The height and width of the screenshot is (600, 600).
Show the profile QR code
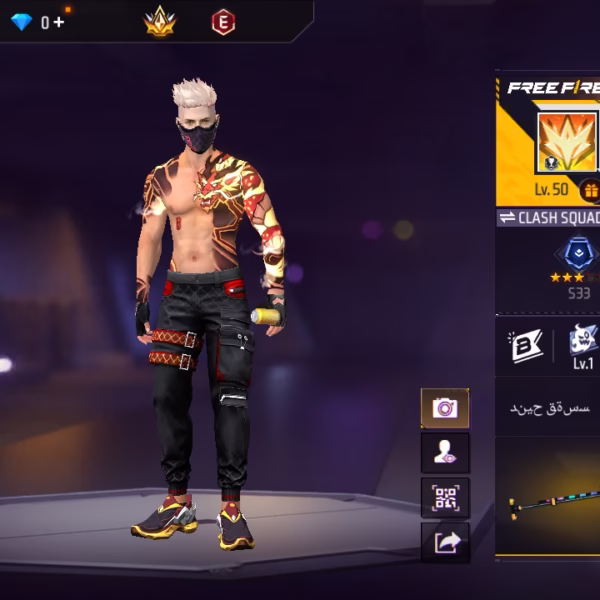tap(444, 498)
